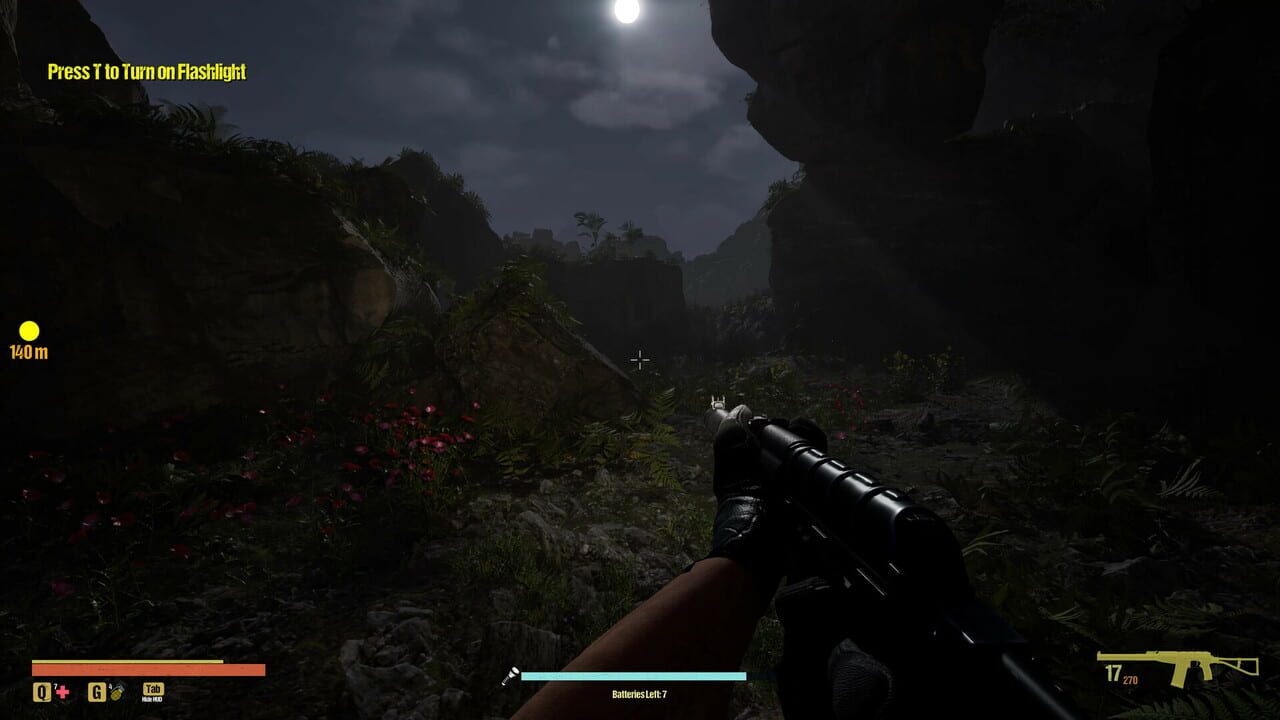The width and height of the screenshot is (1280, 720).
Task: Click the G keybind badge
Action: point(96,692)
